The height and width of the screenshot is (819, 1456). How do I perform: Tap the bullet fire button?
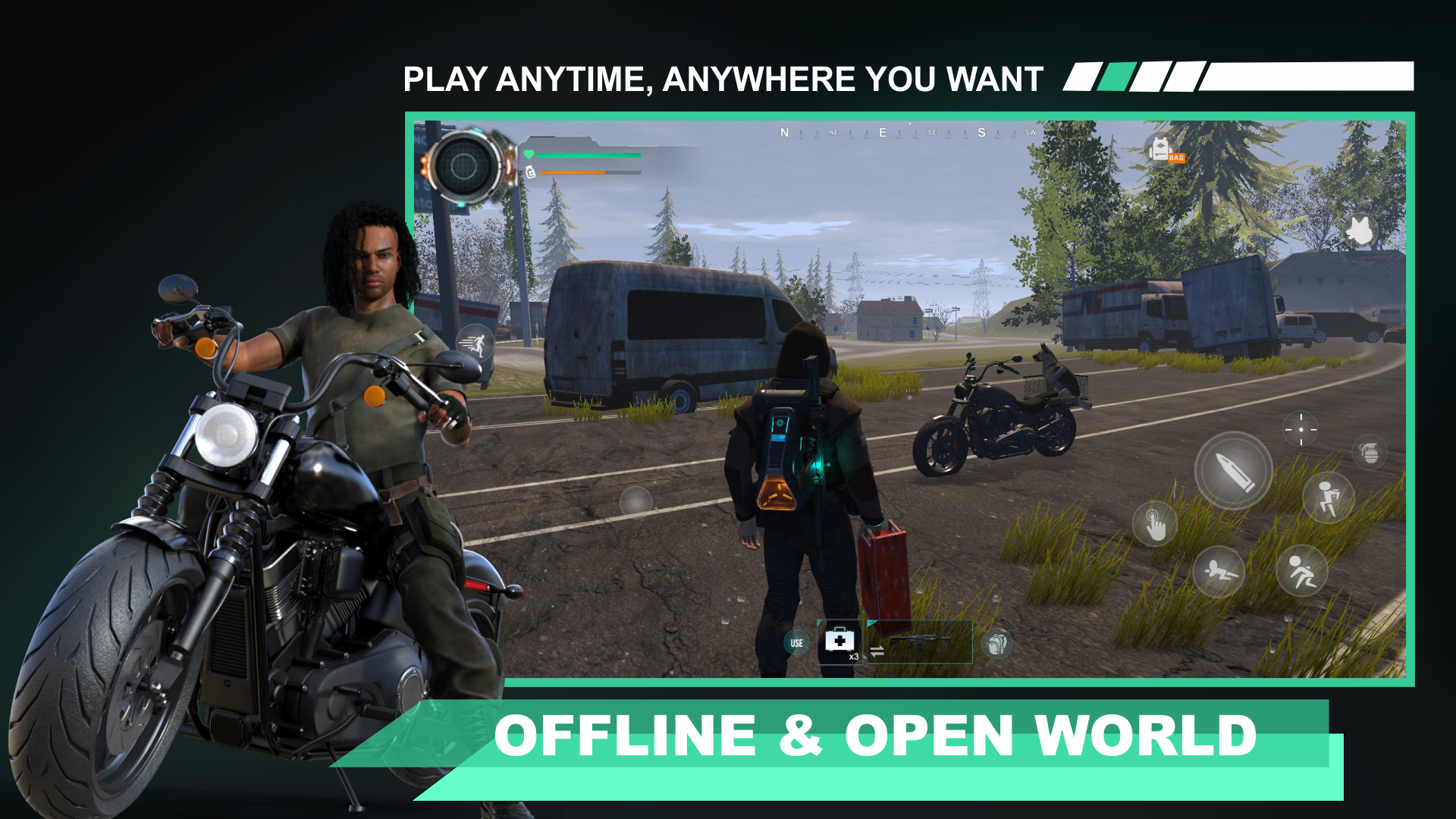tap(1235, 469)
